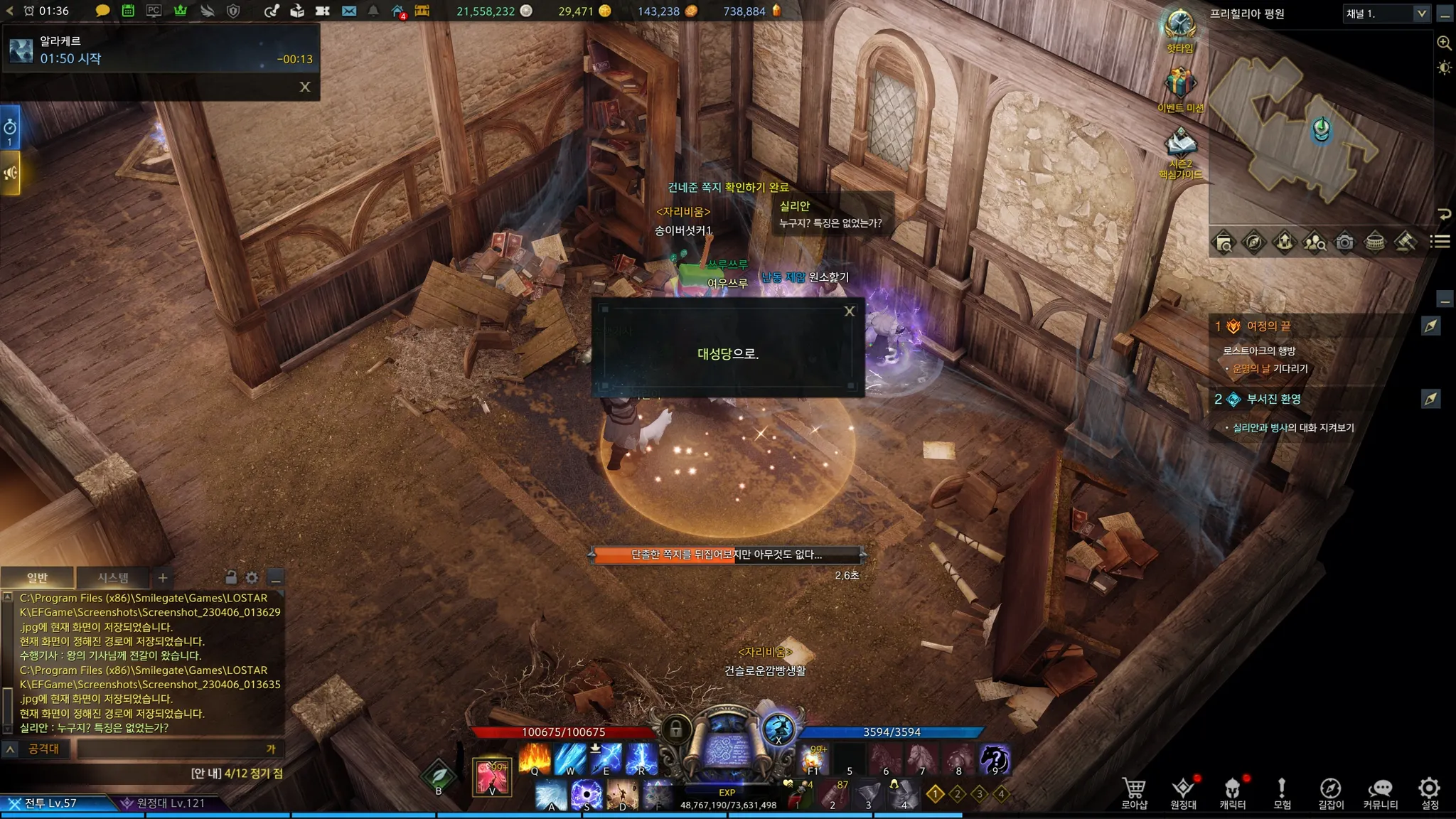Image resolution: width=1456 pixels, height=819 pixels.
Task: Open the 원정대 expedition menu
Action: click(1183, 793)
